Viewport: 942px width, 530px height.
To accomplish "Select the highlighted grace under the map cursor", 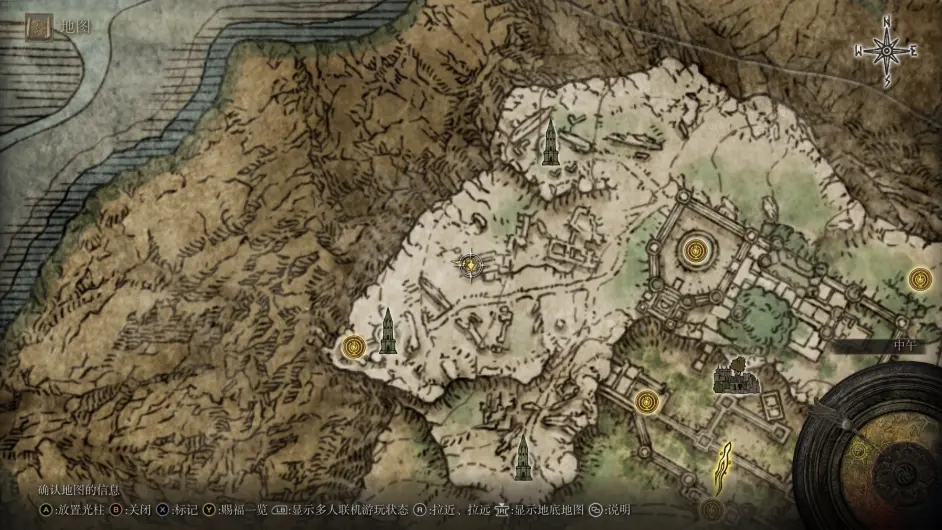I will tap(470, 264).
